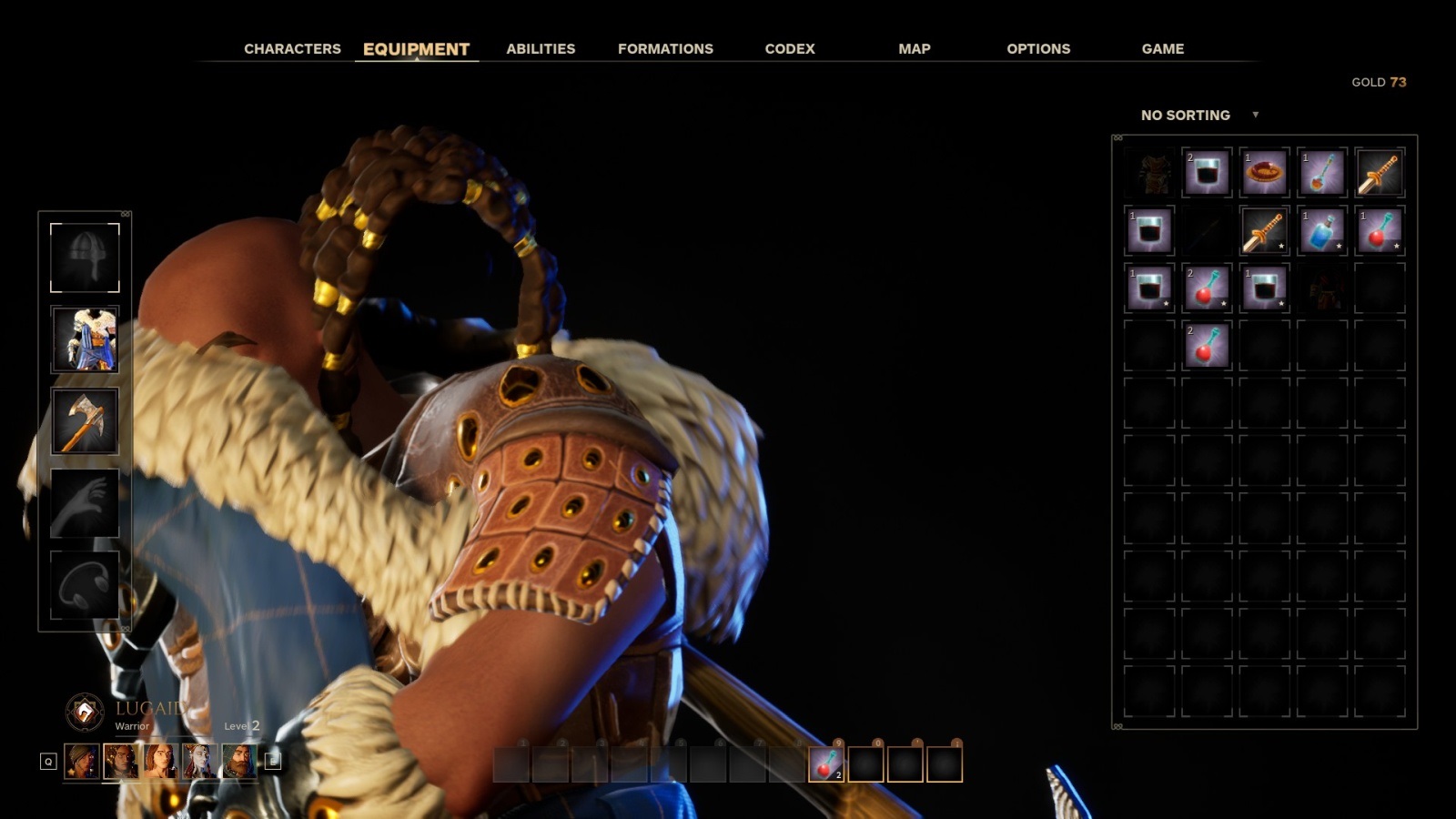Viewport: 1456px width, 819px height.
Task: Show the Map tab
Action: [914, 49]
